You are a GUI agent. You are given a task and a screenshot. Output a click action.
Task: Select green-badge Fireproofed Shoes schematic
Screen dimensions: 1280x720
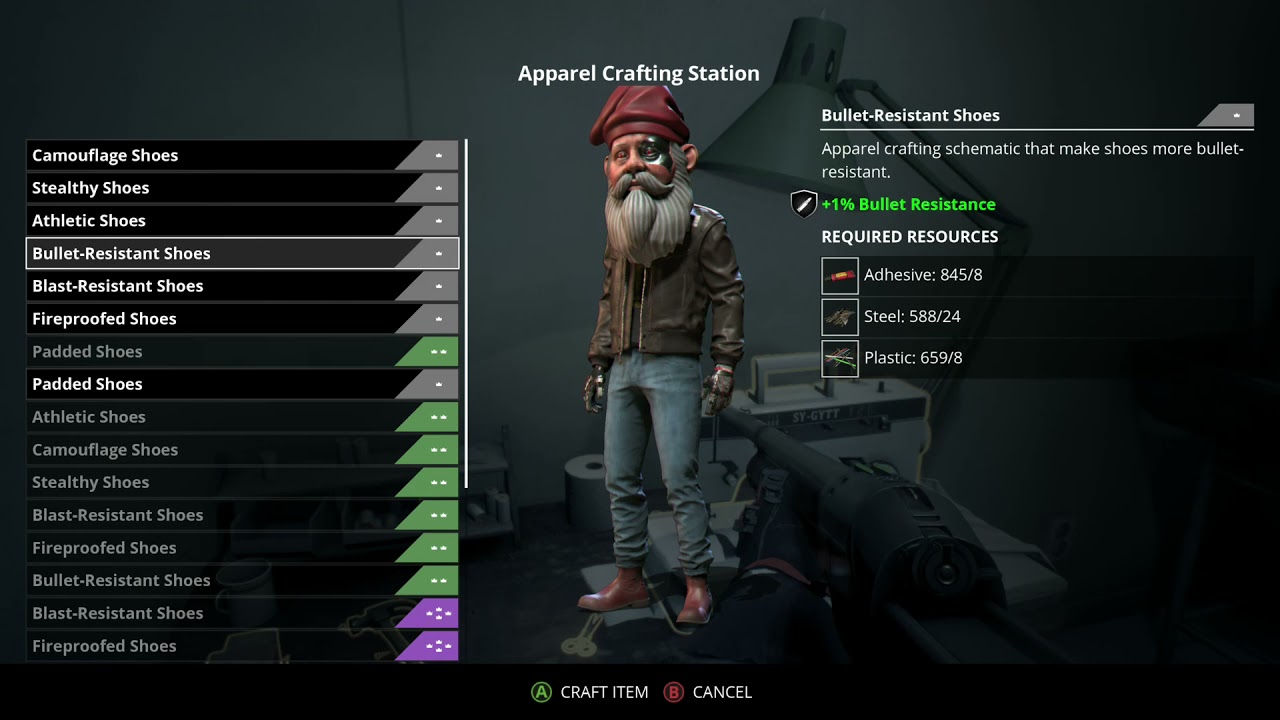(x=240, y=548)
